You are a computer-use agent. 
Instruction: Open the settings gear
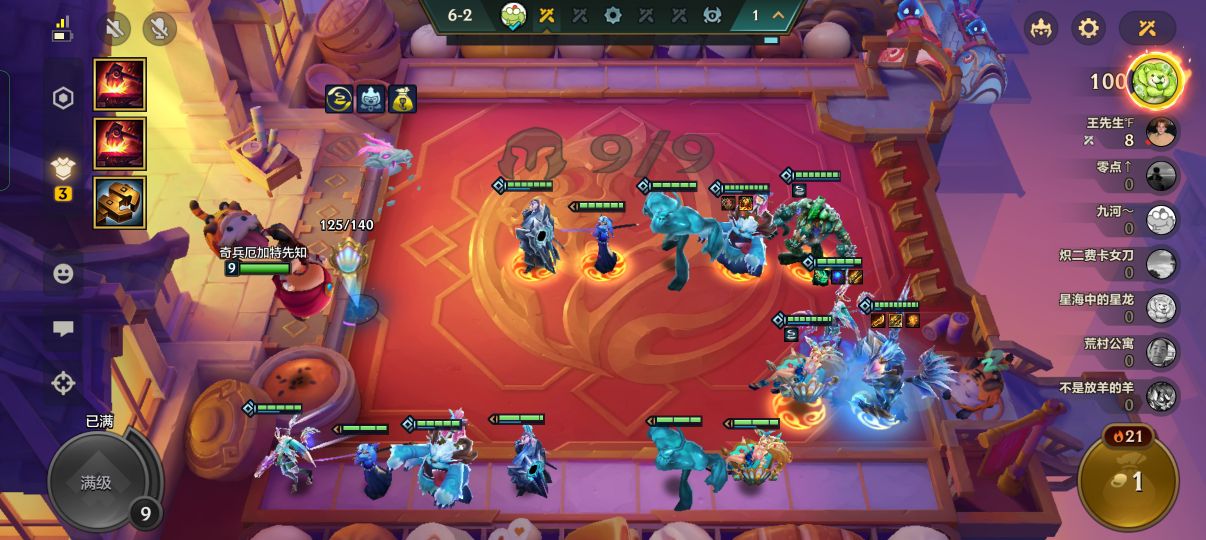[x=1089, y=28]
